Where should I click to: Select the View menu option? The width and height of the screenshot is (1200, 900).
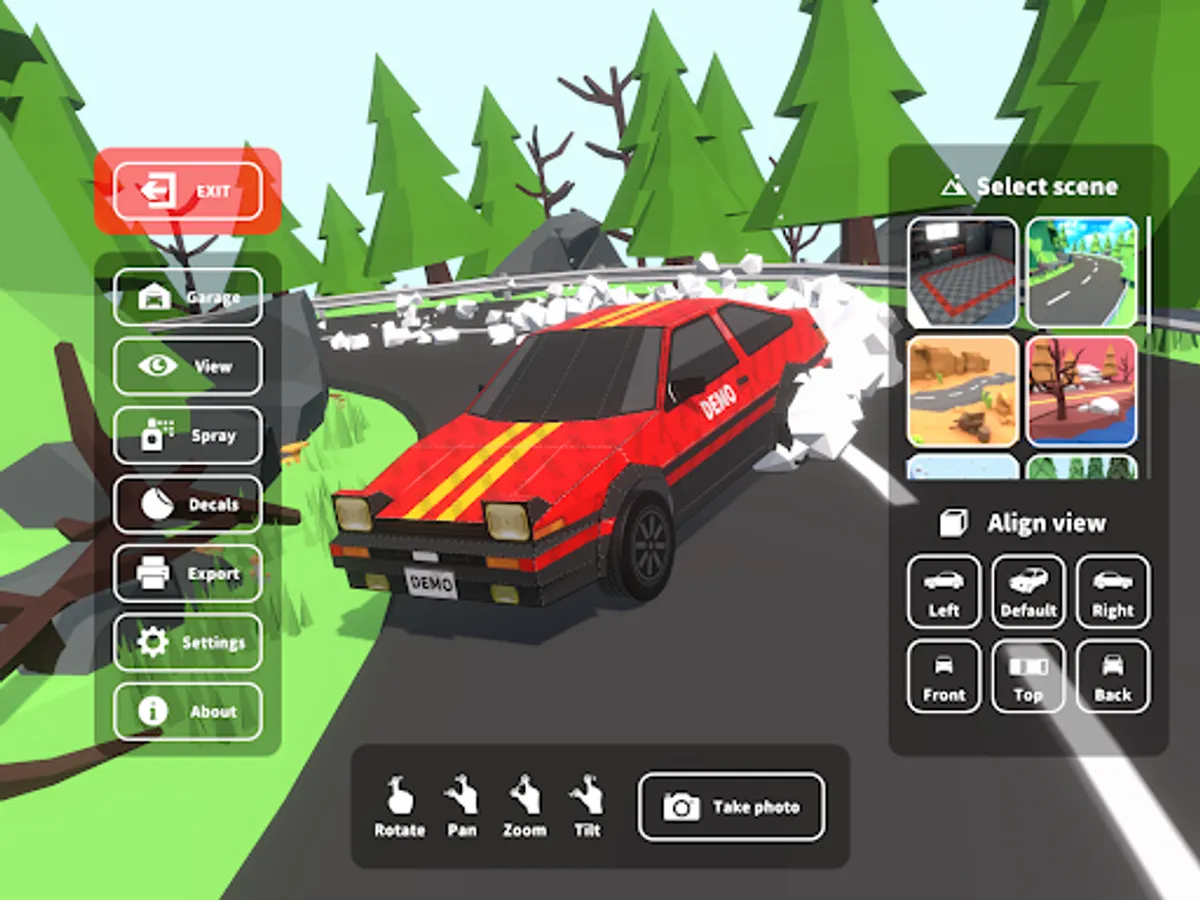[188, 366]
